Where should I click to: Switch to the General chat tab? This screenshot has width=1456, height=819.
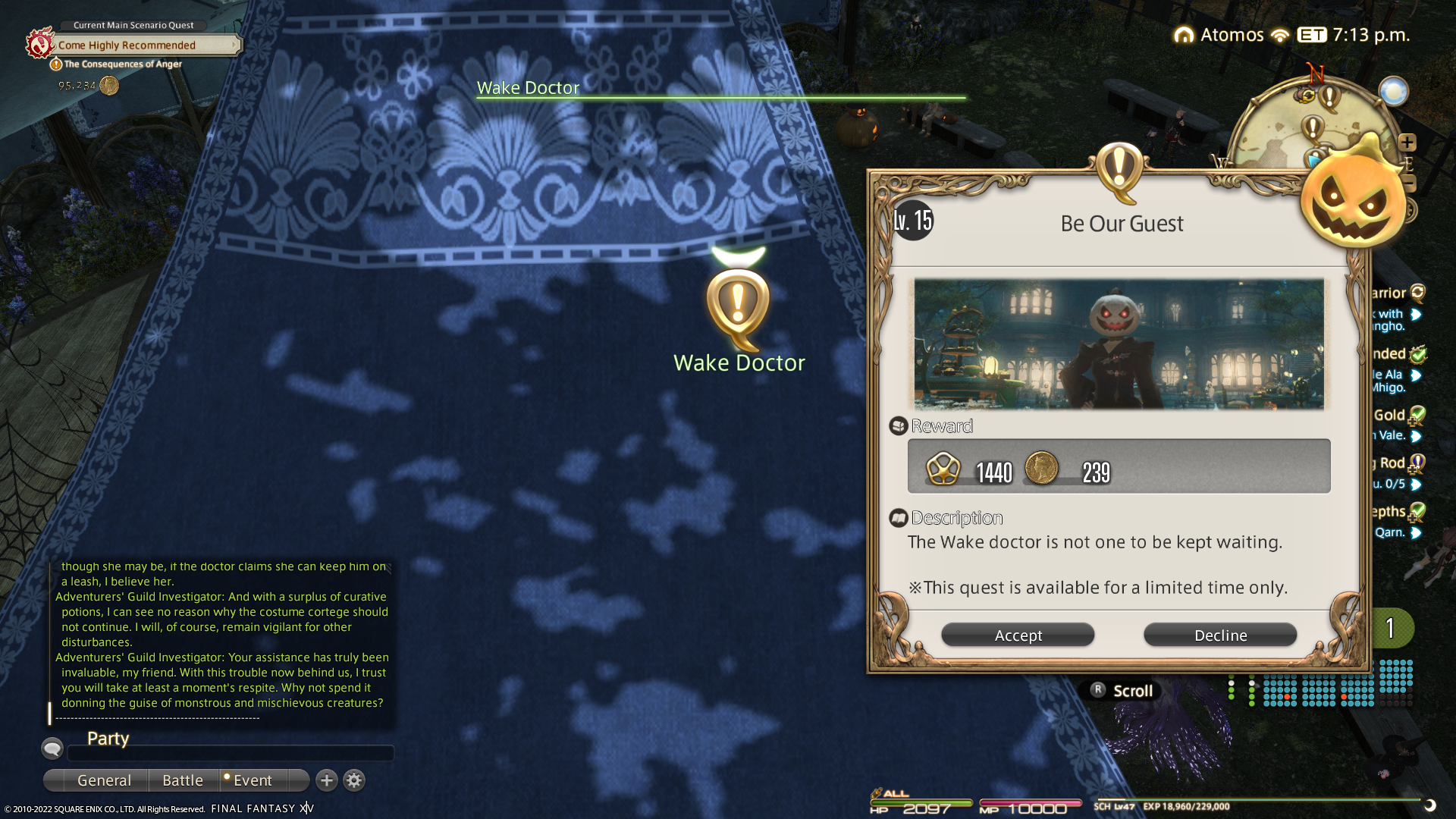pos(104,780)
